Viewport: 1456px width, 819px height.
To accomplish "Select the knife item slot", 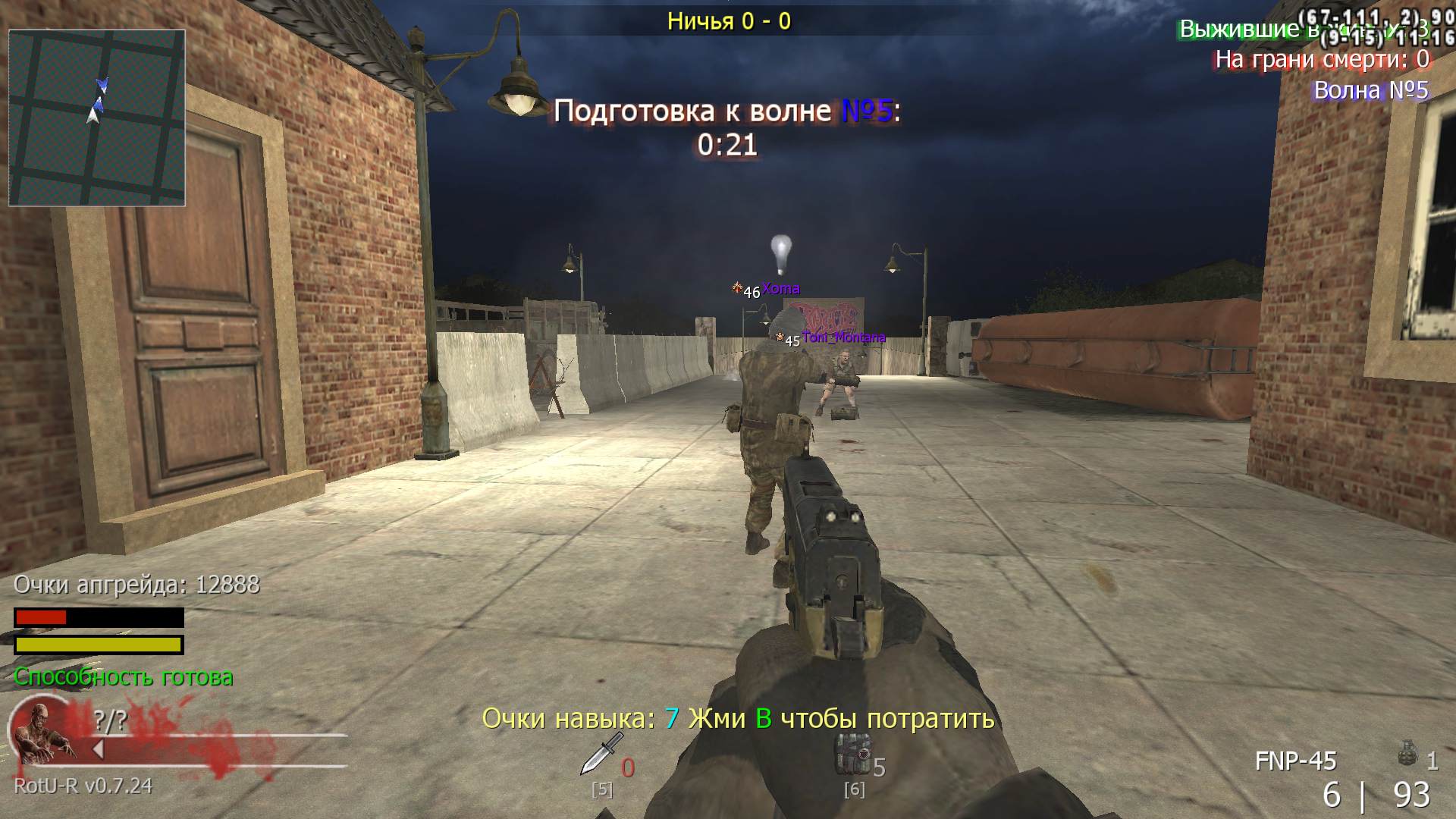I will (602, 754).
